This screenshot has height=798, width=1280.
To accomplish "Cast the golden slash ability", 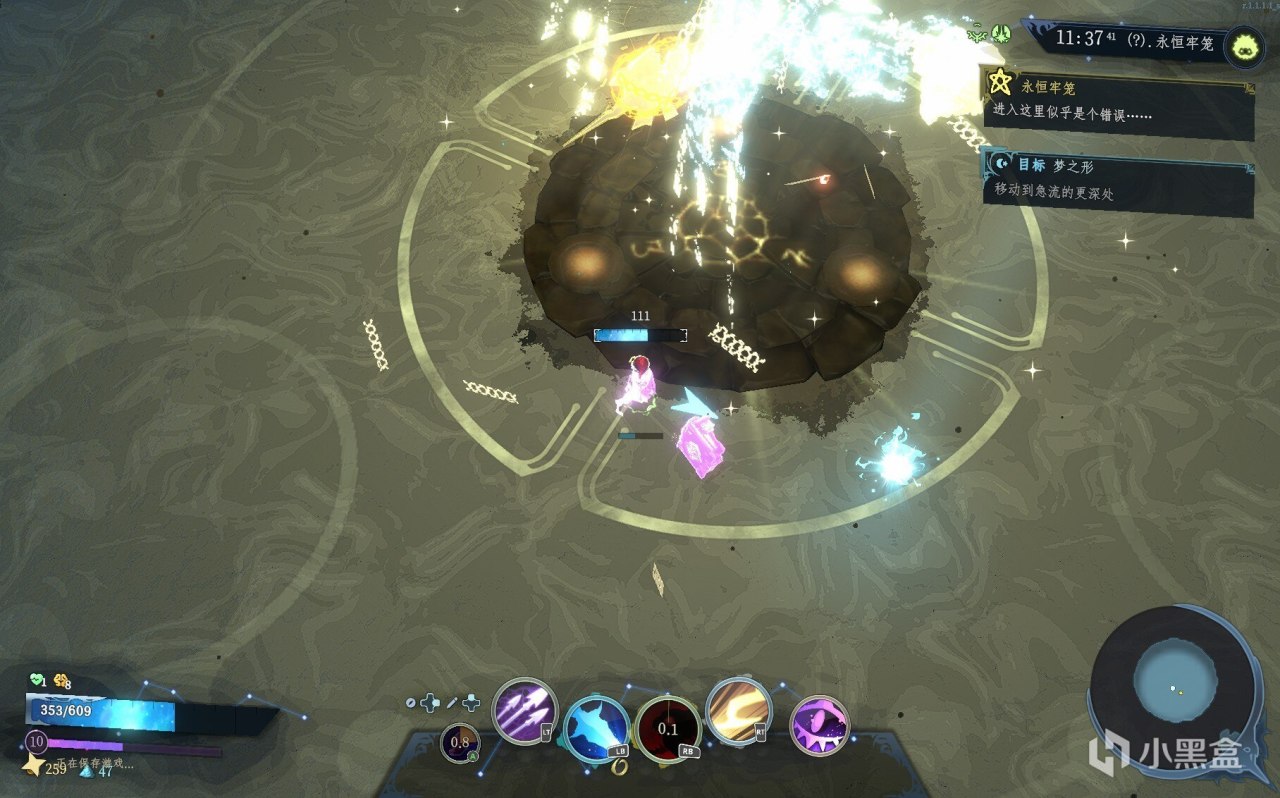I will 738,711.
